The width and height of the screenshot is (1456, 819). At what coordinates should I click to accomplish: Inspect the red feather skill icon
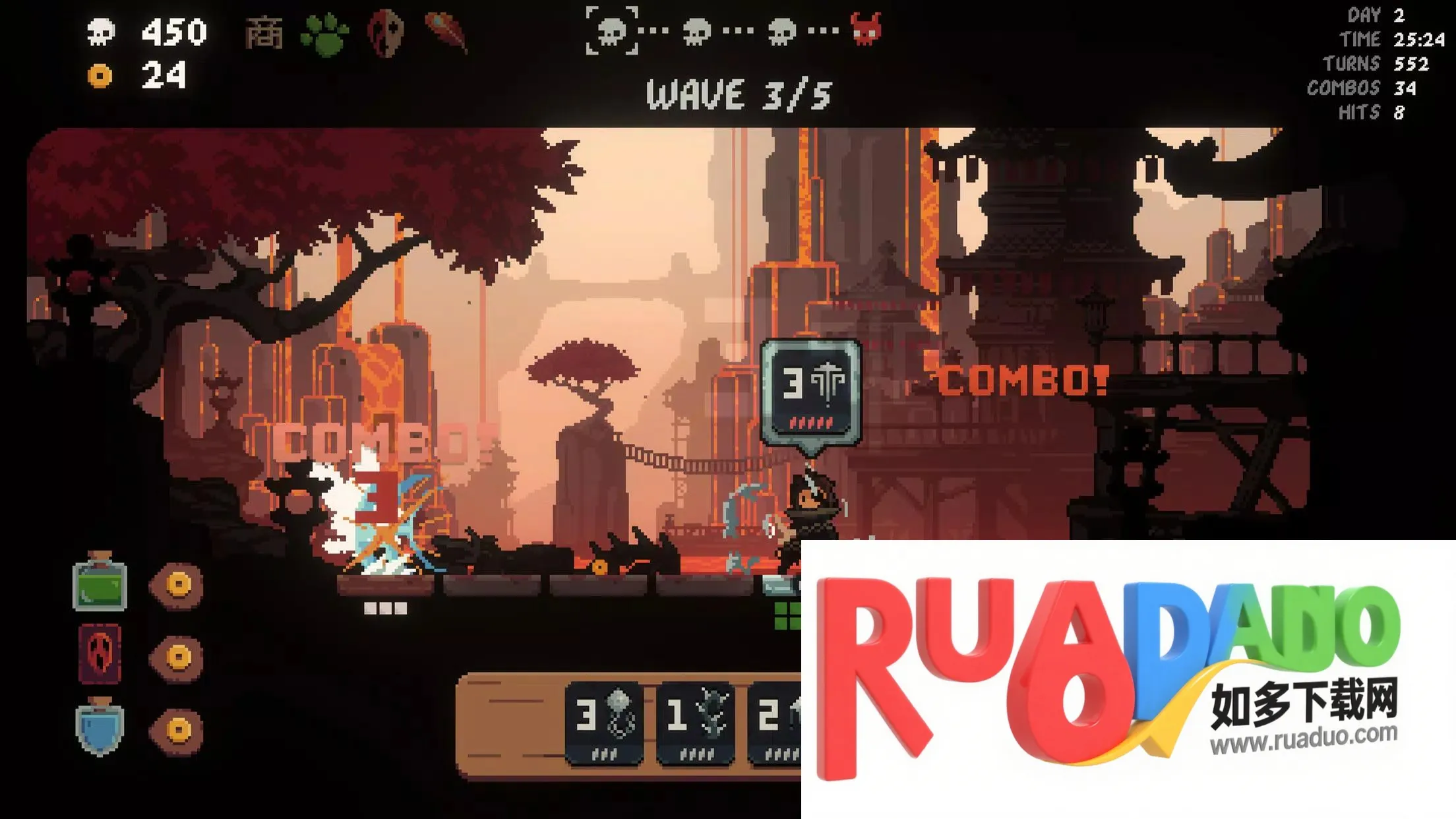pos(447,32)
